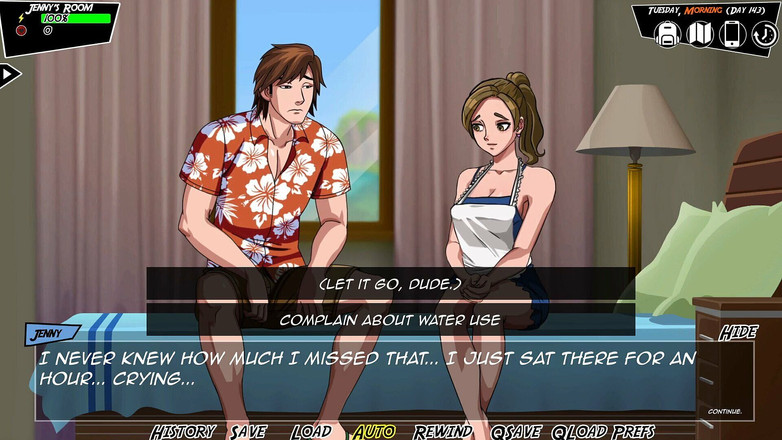Hide the dialogue box

(x=738, y=332)
